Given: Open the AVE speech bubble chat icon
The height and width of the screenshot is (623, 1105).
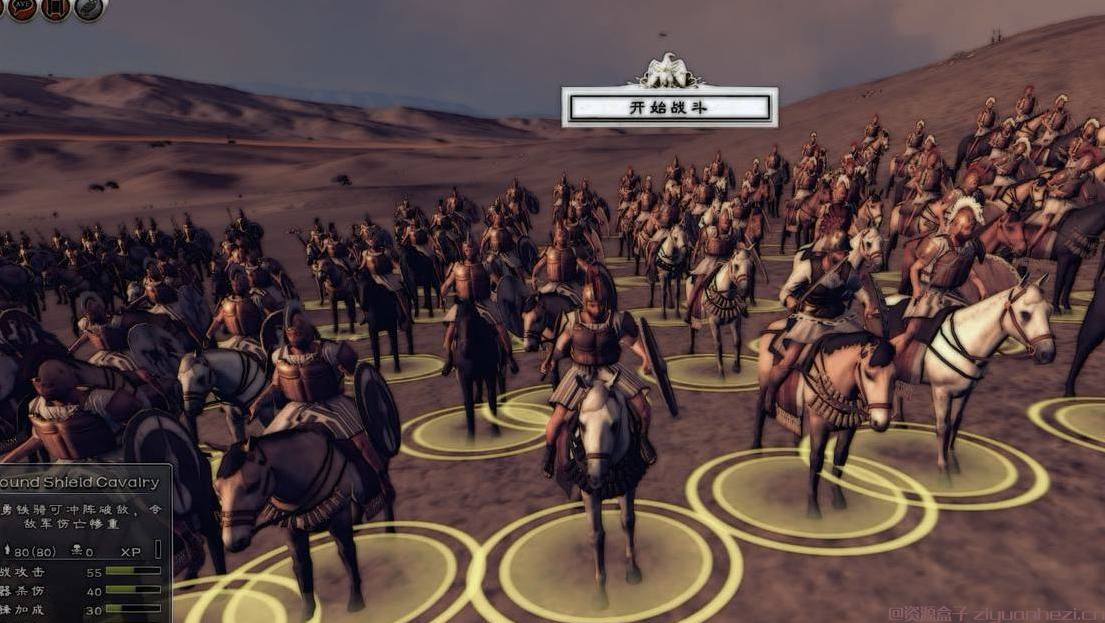Looking at the screenshot, I should click(22, 8).
